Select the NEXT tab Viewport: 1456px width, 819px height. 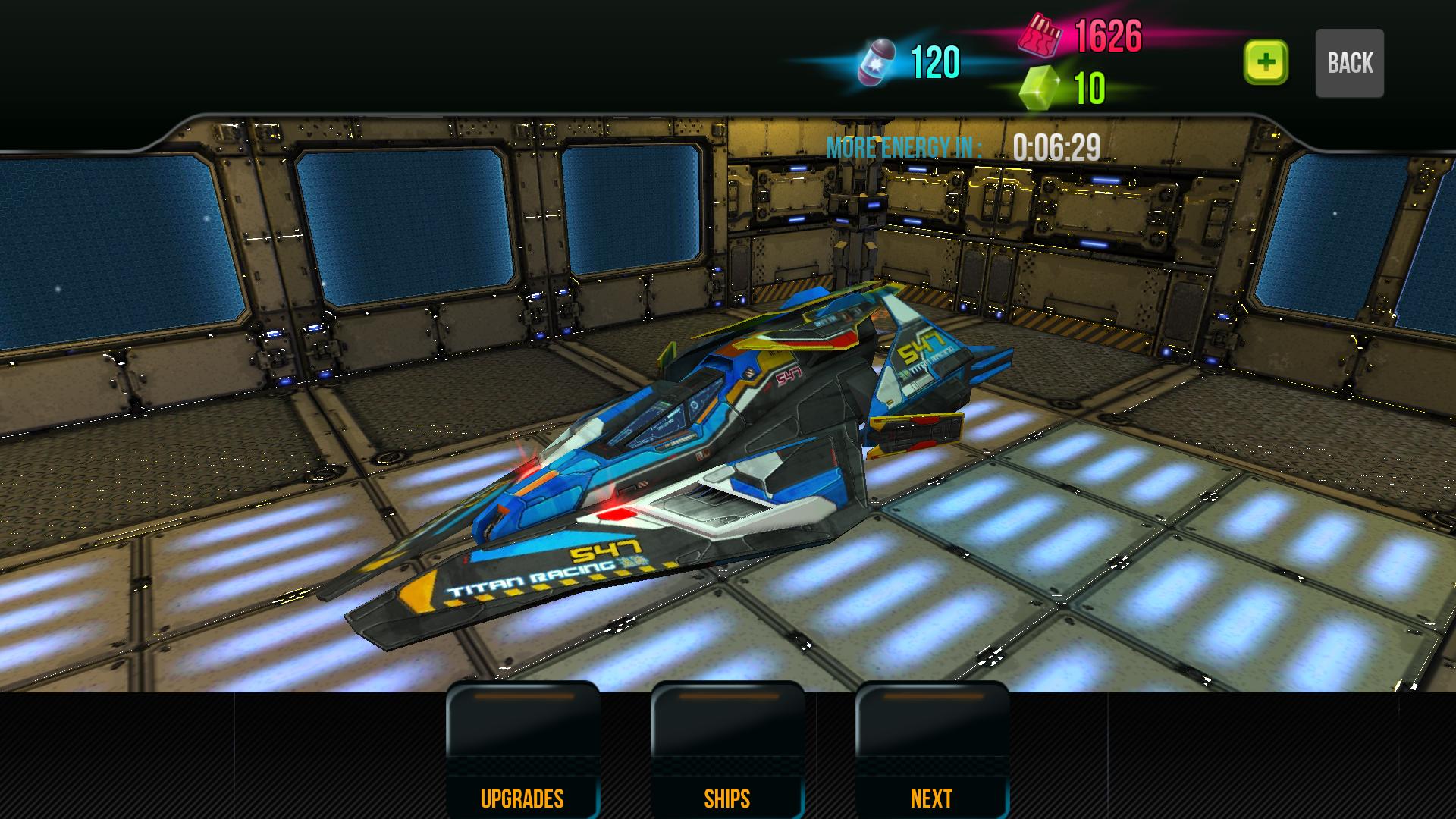[x=931, y=798]
